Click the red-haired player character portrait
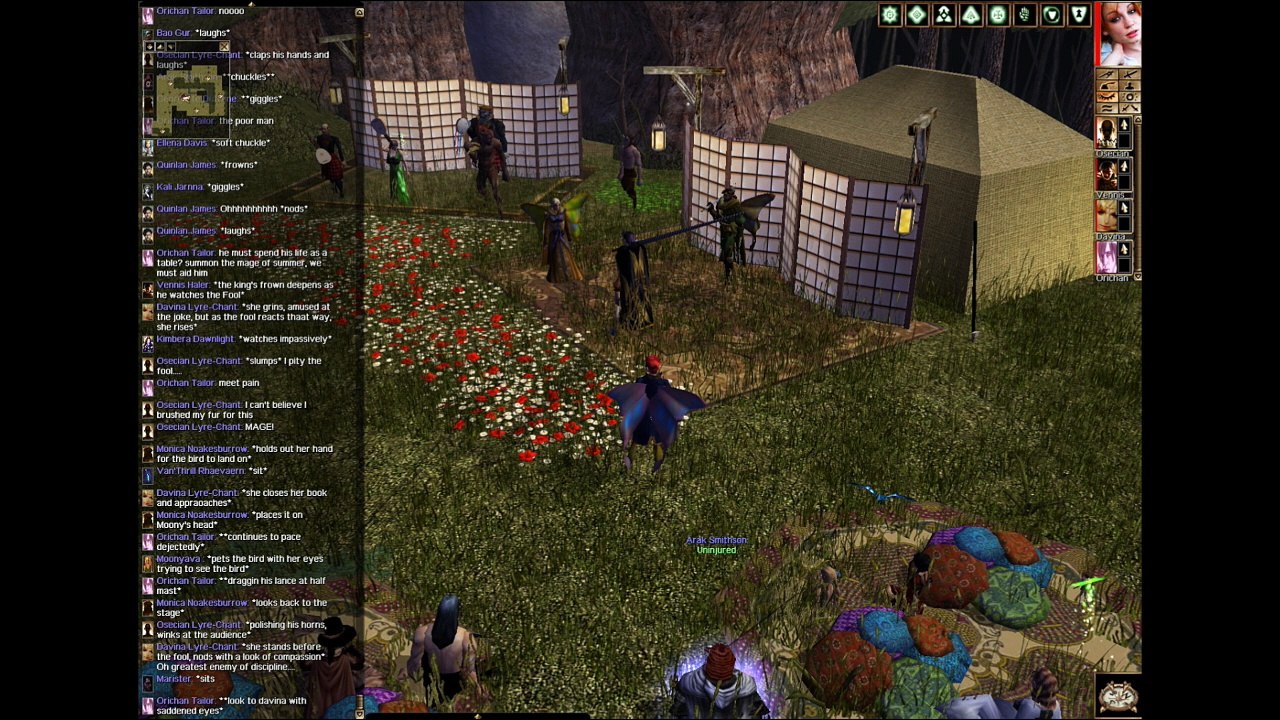 click(1118, 34)
